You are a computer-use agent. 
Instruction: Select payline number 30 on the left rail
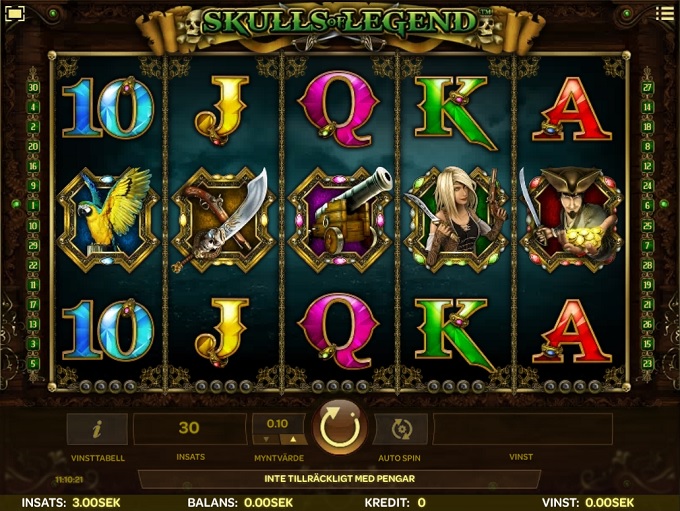click(33, 87)
